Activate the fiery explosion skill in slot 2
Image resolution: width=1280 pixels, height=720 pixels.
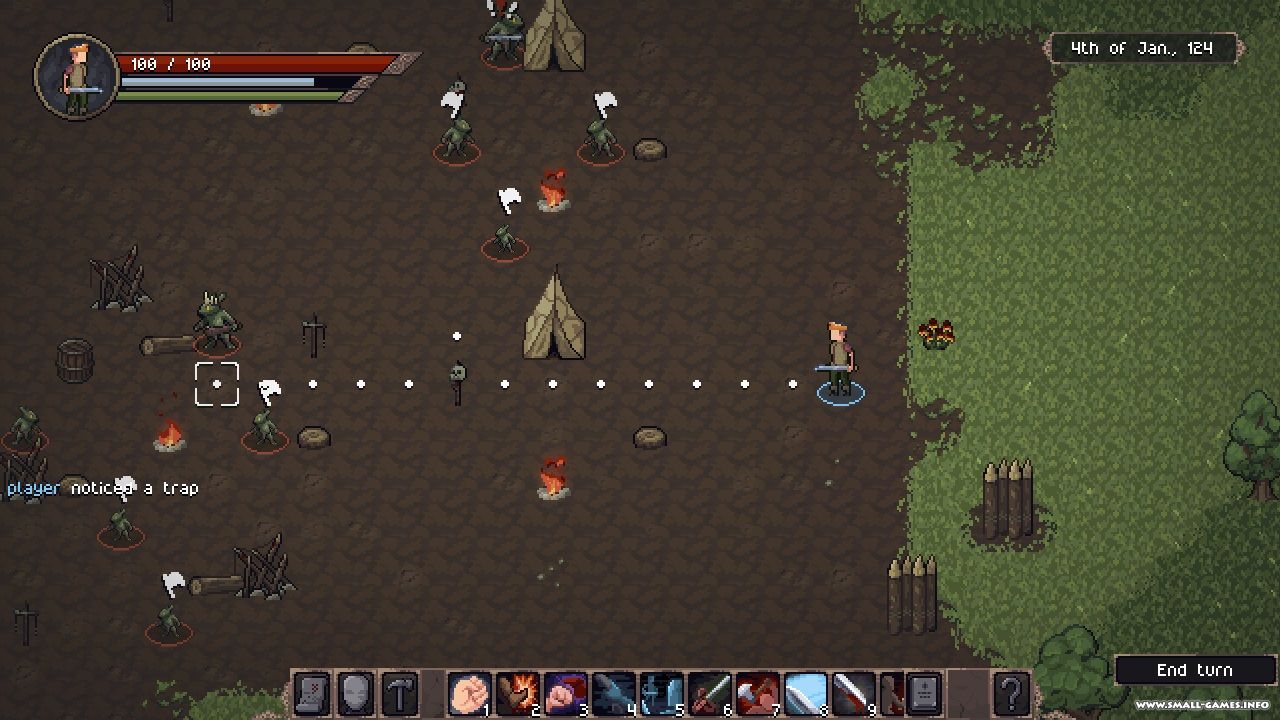pos(516,693)
